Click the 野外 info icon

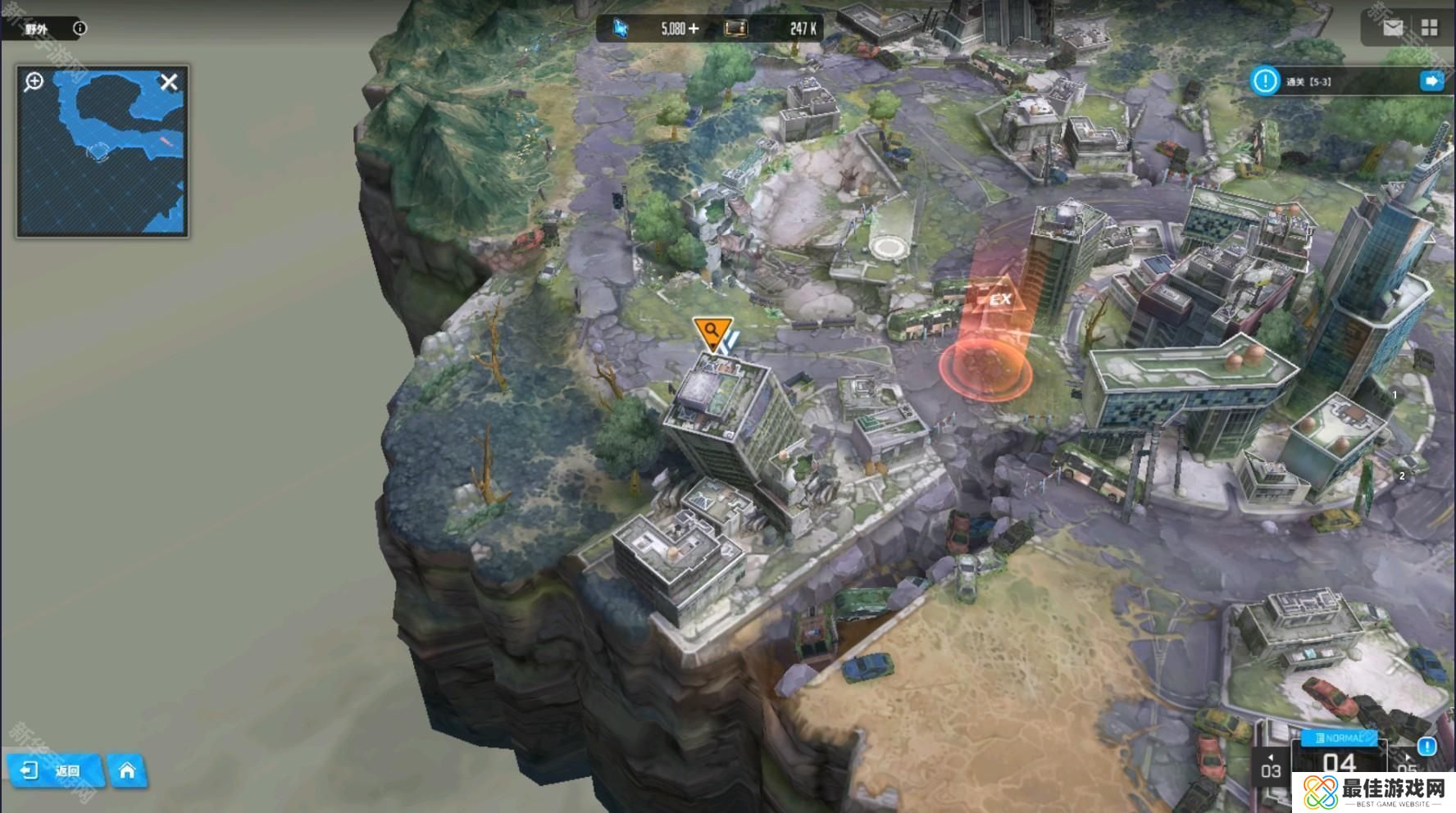coord(80,28)
